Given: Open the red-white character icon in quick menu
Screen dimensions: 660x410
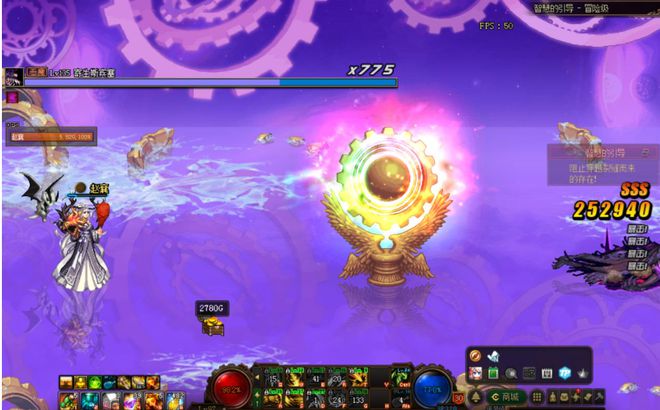Looking at the screenshot, I should [x=475, y=373].
